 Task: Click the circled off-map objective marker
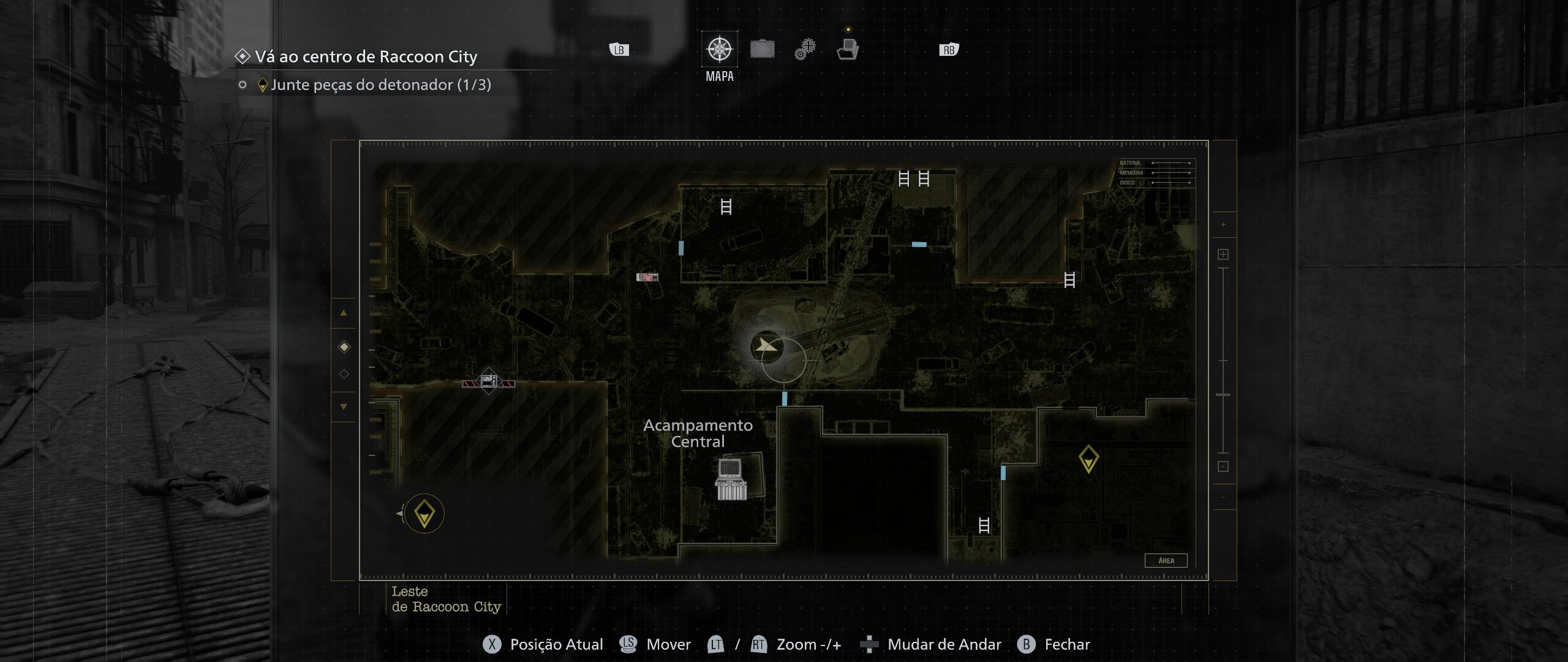point(424,514)
